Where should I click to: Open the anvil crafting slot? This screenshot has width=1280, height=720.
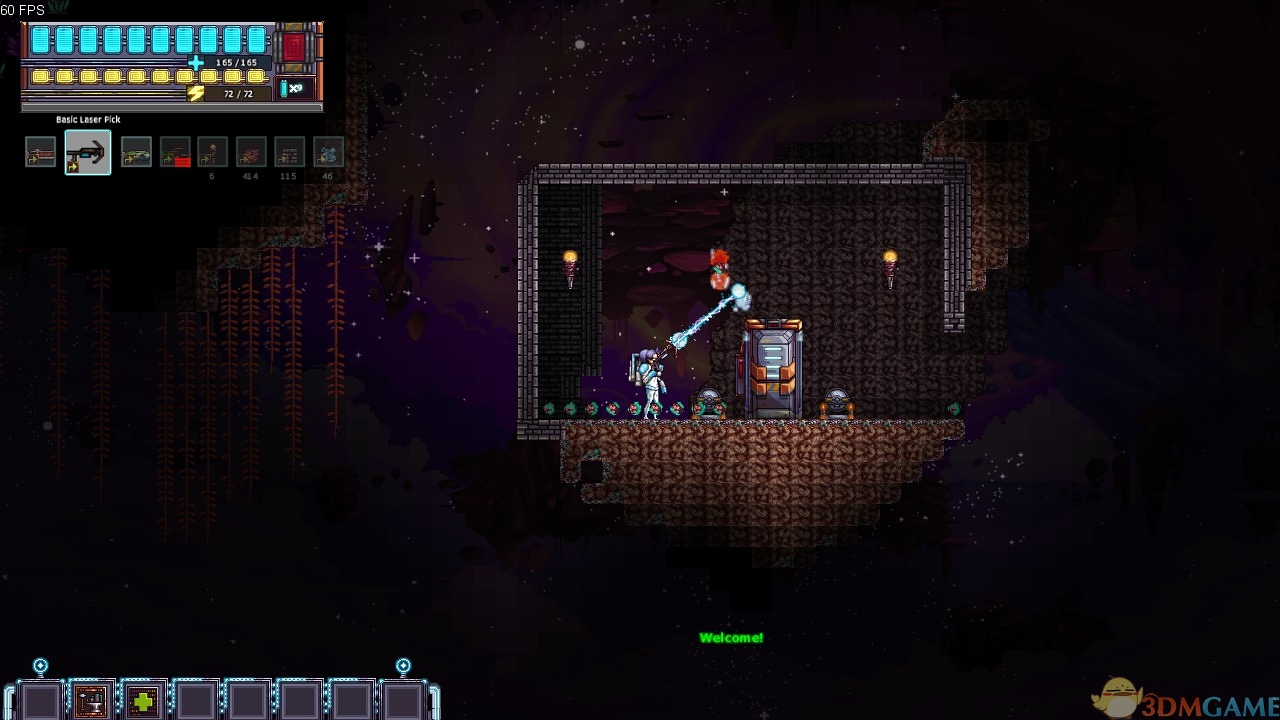click(91, 701)
